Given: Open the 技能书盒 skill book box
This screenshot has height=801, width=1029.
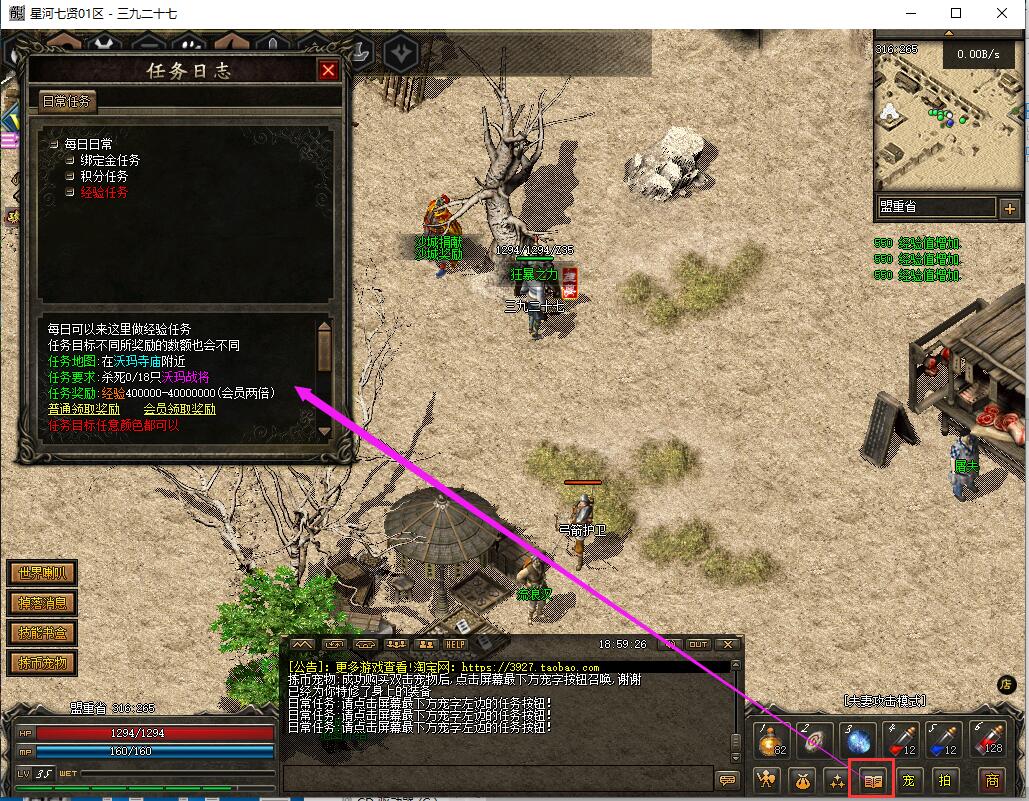Looking at the screenshot, I should pos(42,633).
